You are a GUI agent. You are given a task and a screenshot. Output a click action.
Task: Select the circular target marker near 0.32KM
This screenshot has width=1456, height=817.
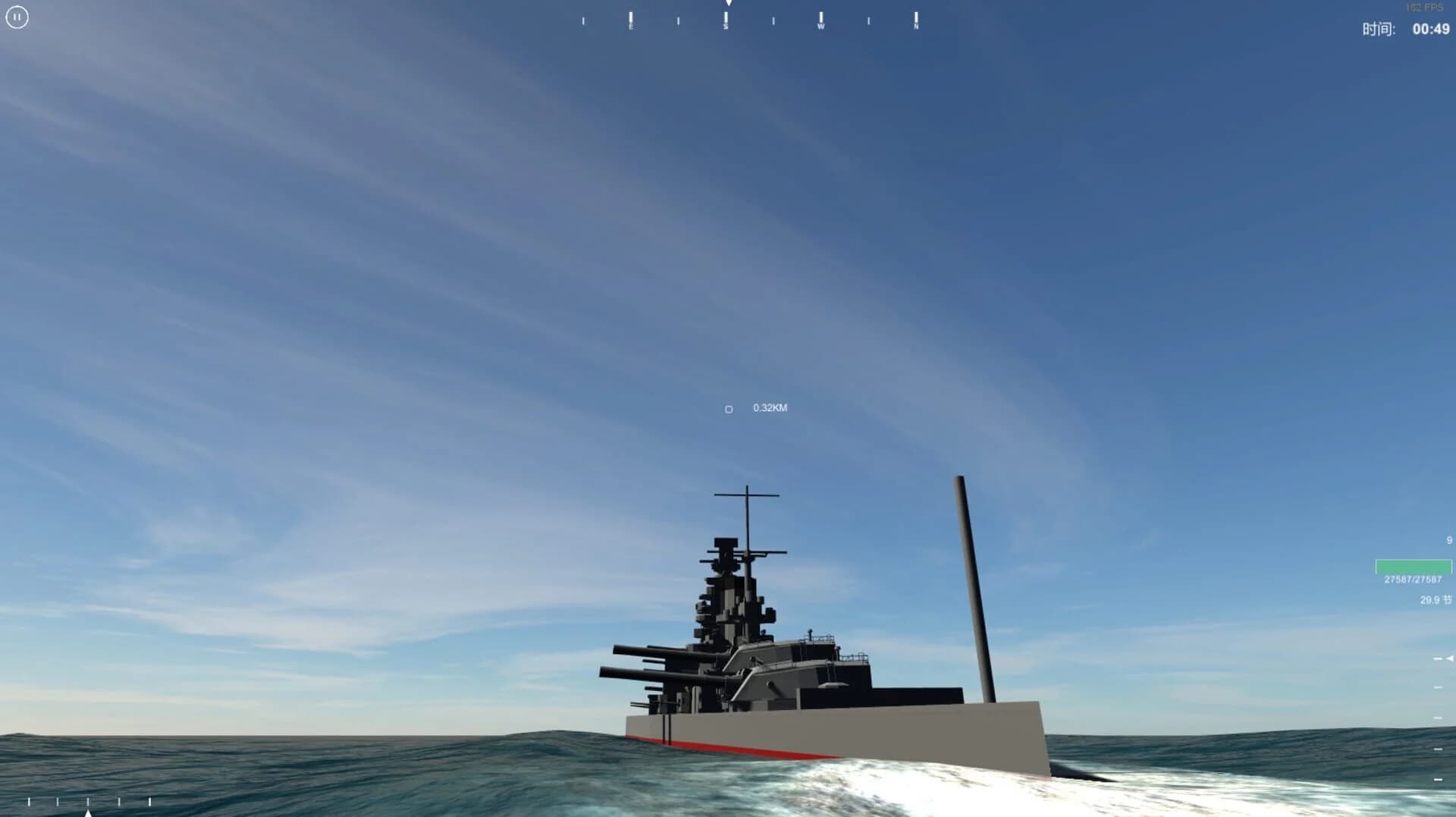[x=728, y=409]
